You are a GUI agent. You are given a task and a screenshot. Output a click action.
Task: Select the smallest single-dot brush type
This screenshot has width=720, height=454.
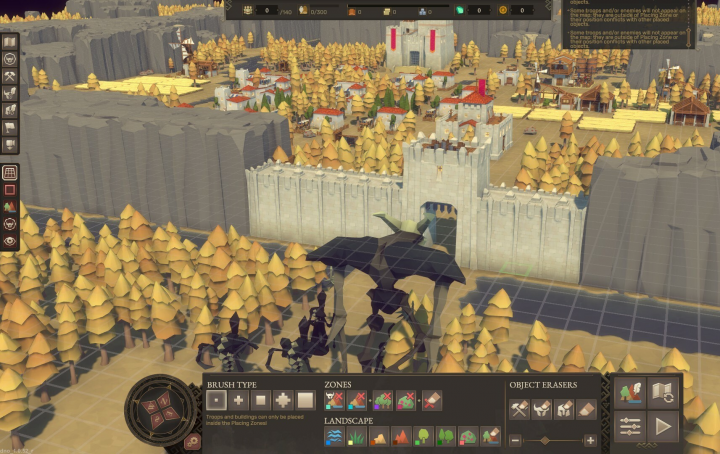(x=216, y=400)
